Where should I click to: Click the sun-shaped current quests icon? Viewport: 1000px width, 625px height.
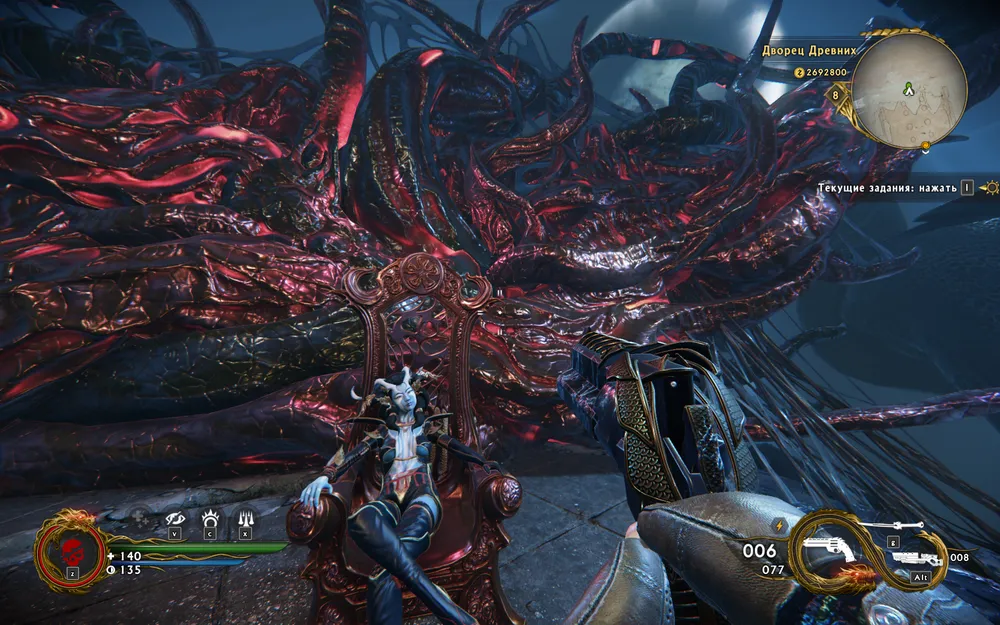coord(989,187)
